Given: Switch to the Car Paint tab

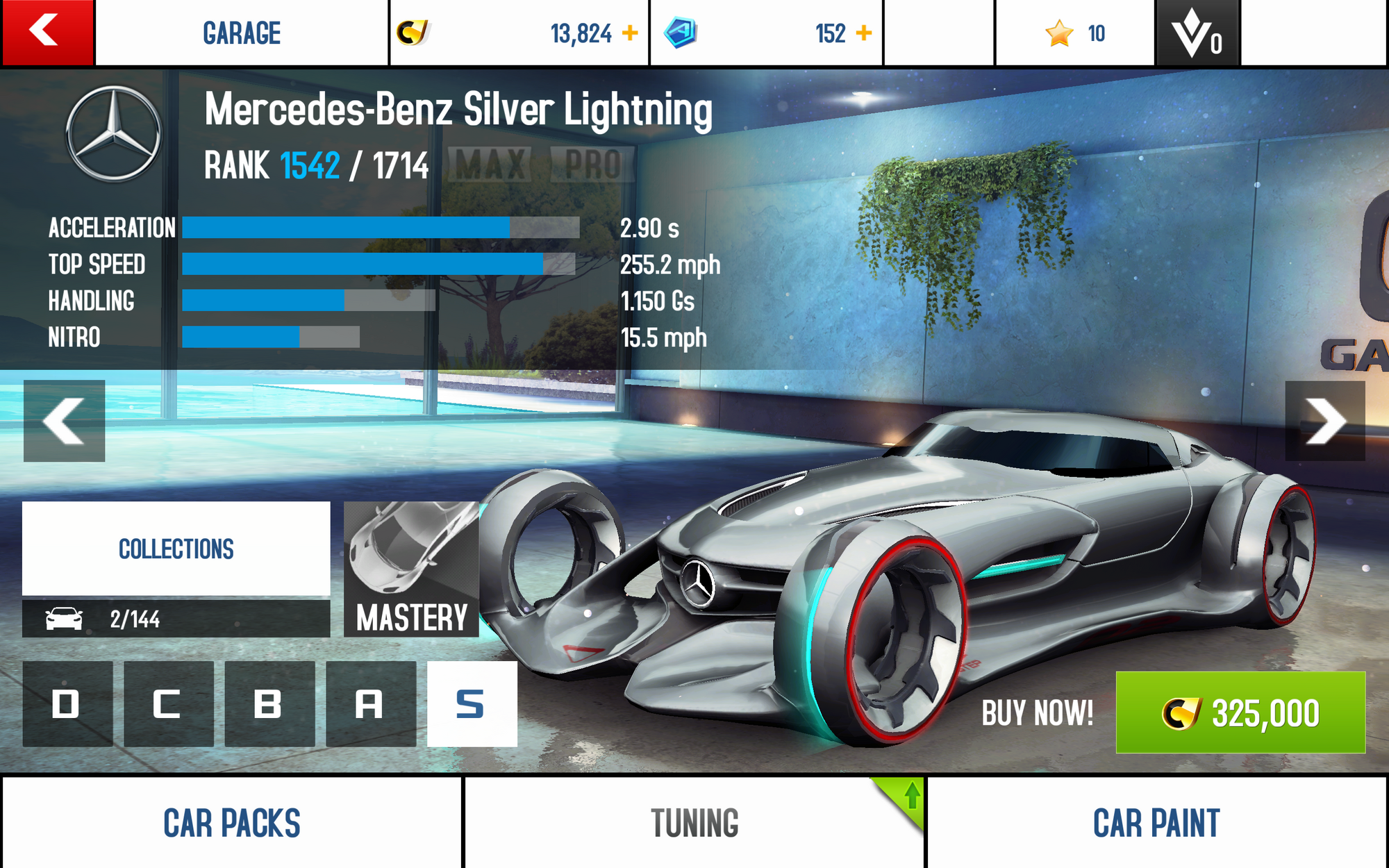Looking at the screenshot, I should (1156, 824).
